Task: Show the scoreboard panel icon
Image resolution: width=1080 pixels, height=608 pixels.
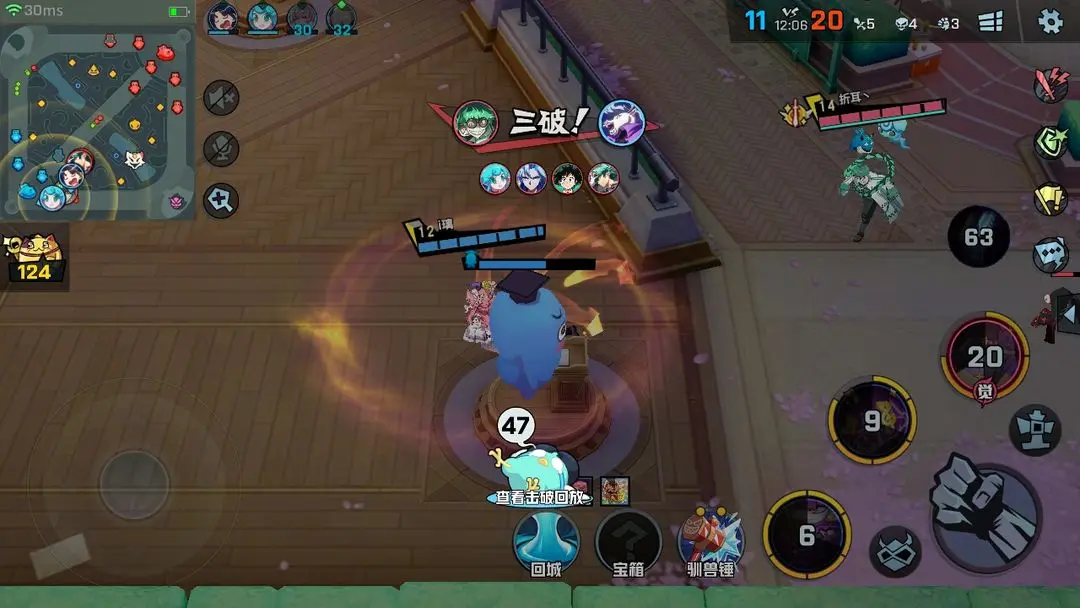Action: pyautogui.click(x=990, y=22)
